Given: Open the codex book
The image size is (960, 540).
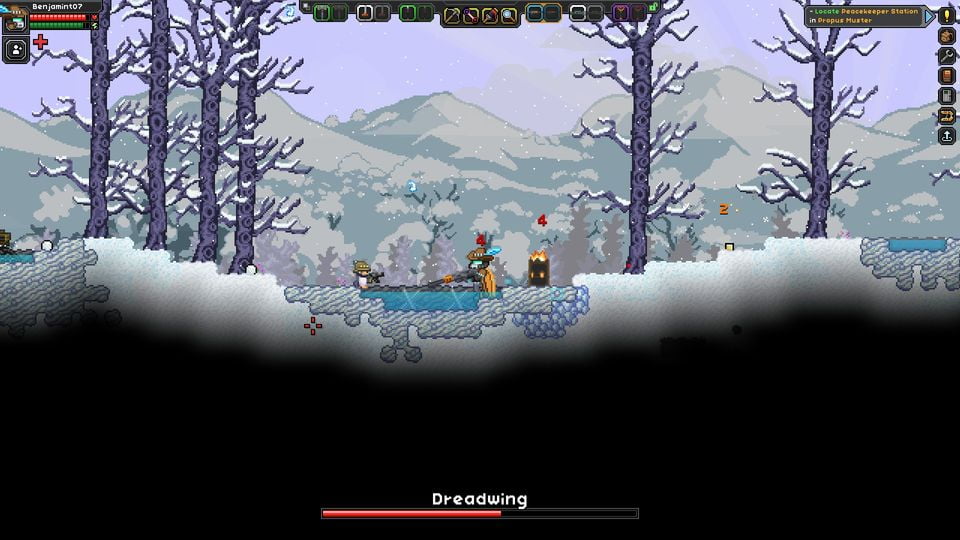Looking at the screenshot, I should coord(946,75).
